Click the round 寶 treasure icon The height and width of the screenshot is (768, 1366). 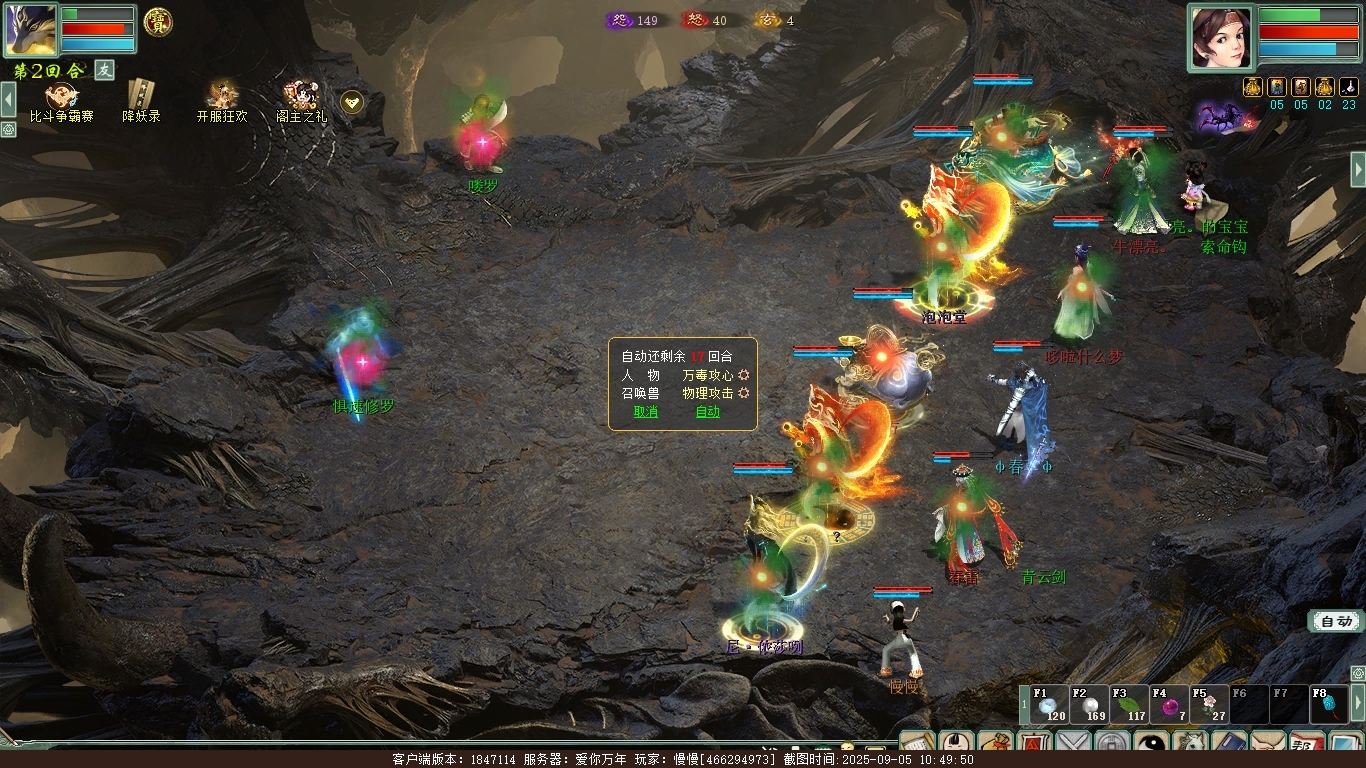(158, 22)
